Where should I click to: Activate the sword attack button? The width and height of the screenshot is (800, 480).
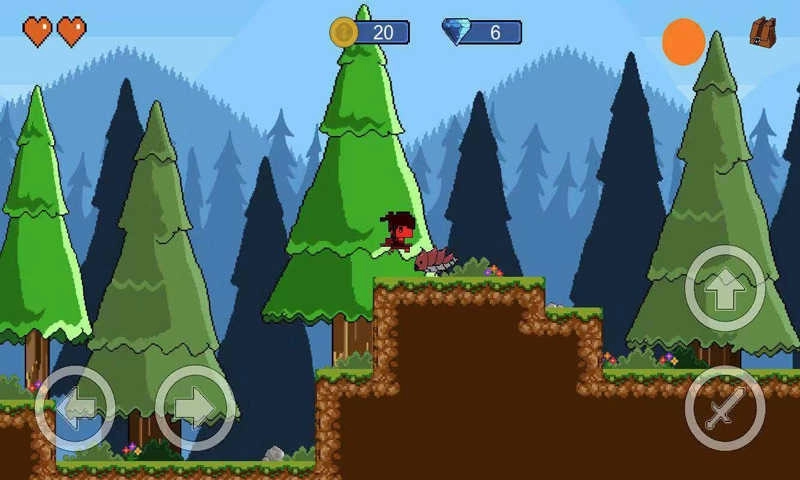725,408
